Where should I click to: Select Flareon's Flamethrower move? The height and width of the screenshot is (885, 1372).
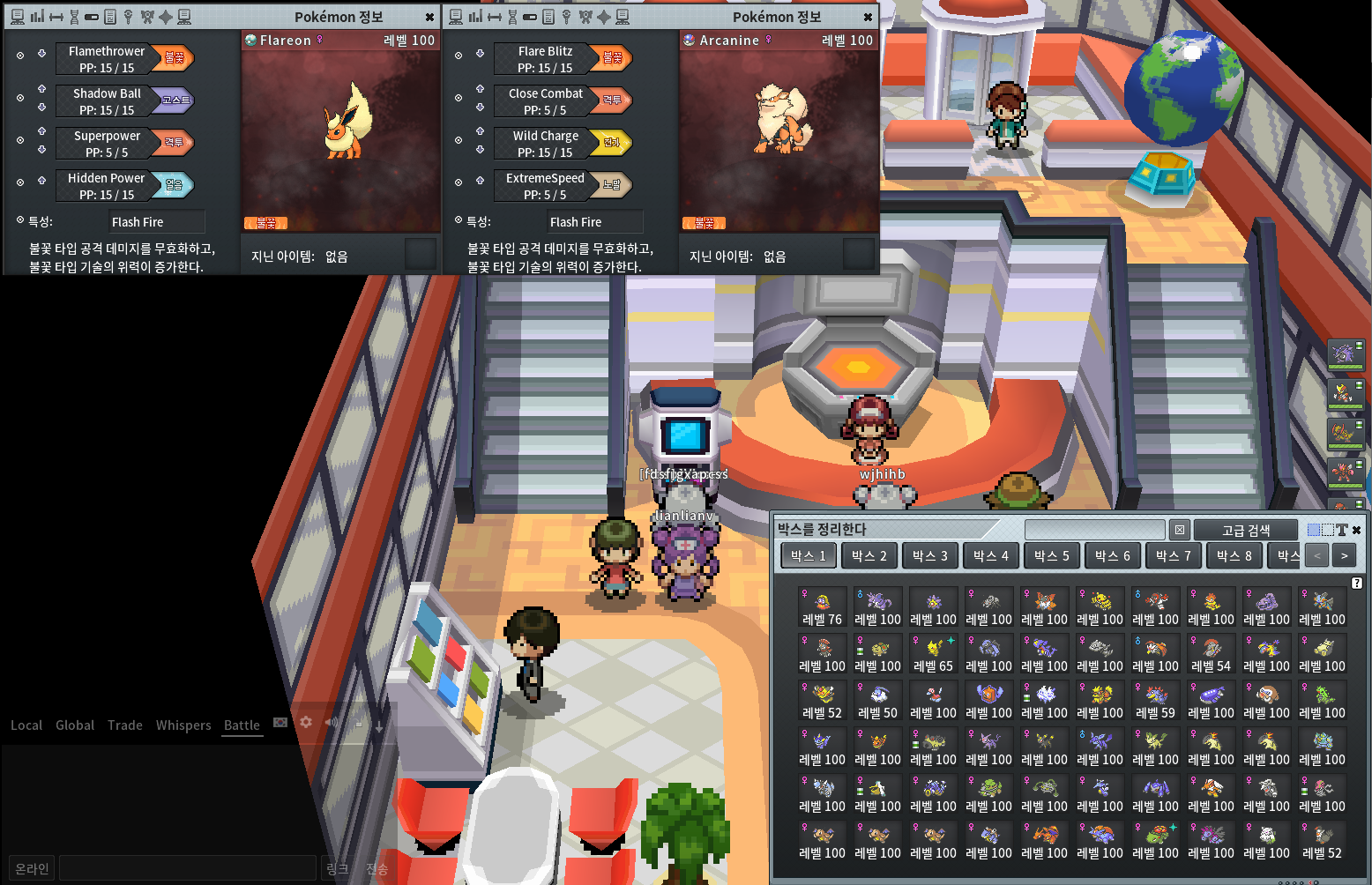(106, 59)
